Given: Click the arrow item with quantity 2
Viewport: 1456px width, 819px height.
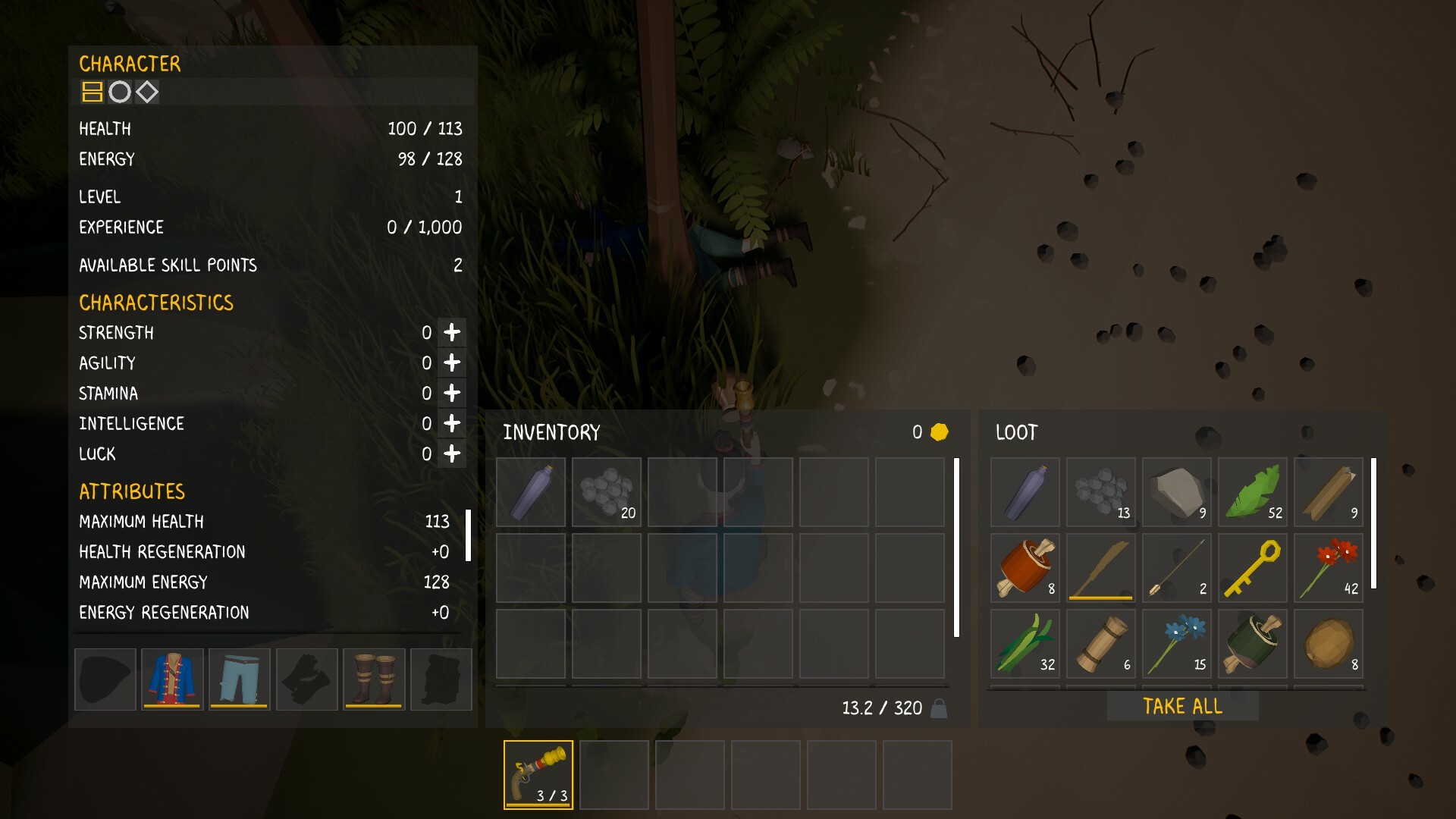Looking at the screenshot, I should click(x=1176, y=567).
